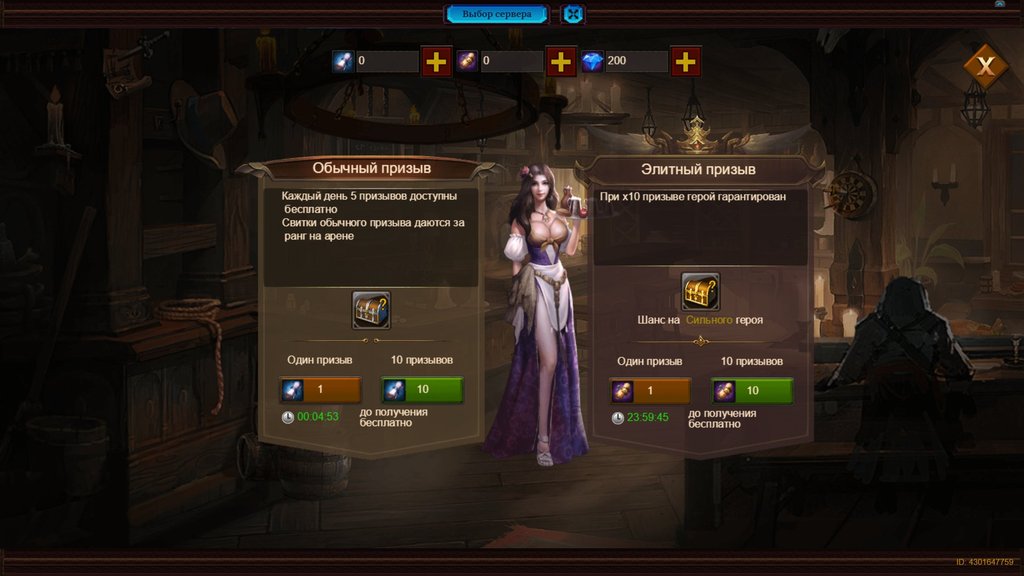Perform one ordinary summon

coord(320,389)
